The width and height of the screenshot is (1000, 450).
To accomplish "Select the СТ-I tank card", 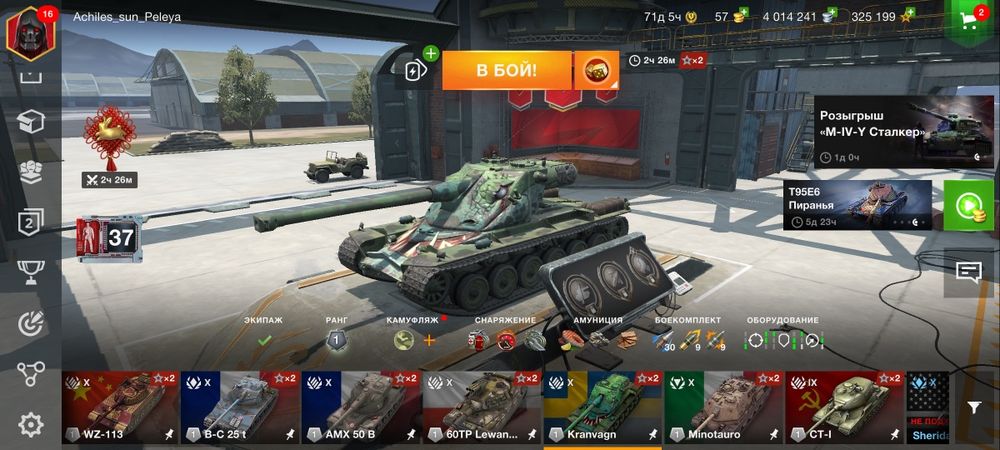I will [x=845, y=407].
